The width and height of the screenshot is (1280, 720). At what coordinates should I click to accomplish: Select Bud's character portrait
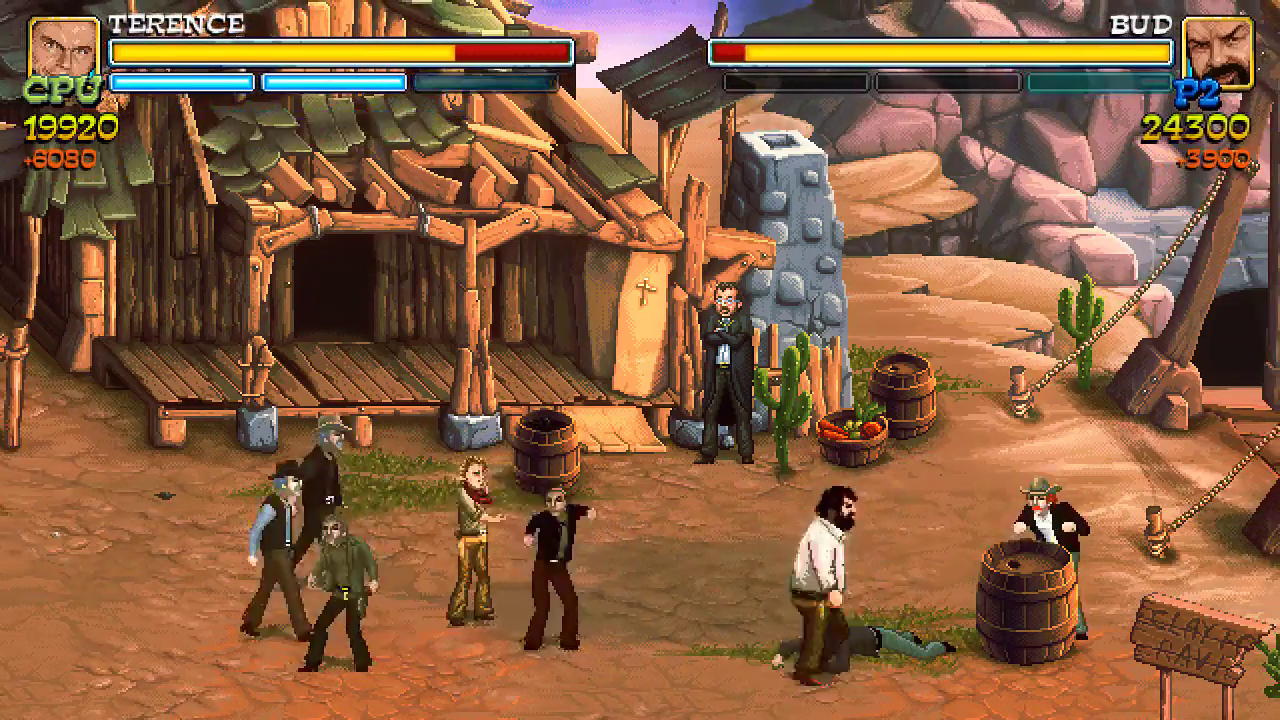[x=1216, y=50]
